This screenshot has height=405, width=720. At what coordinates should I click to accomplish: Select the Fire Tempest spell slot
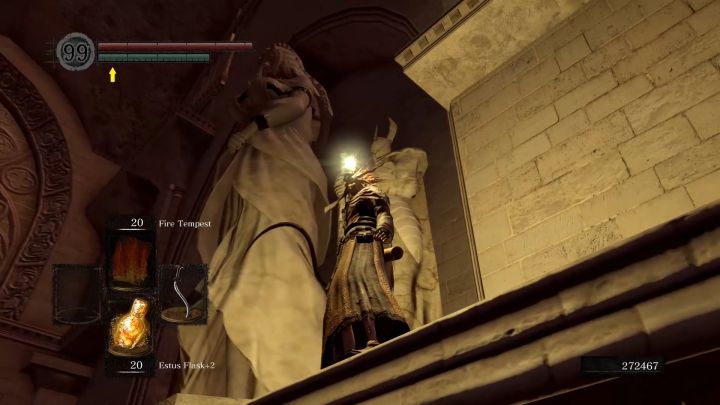[130, 257]
